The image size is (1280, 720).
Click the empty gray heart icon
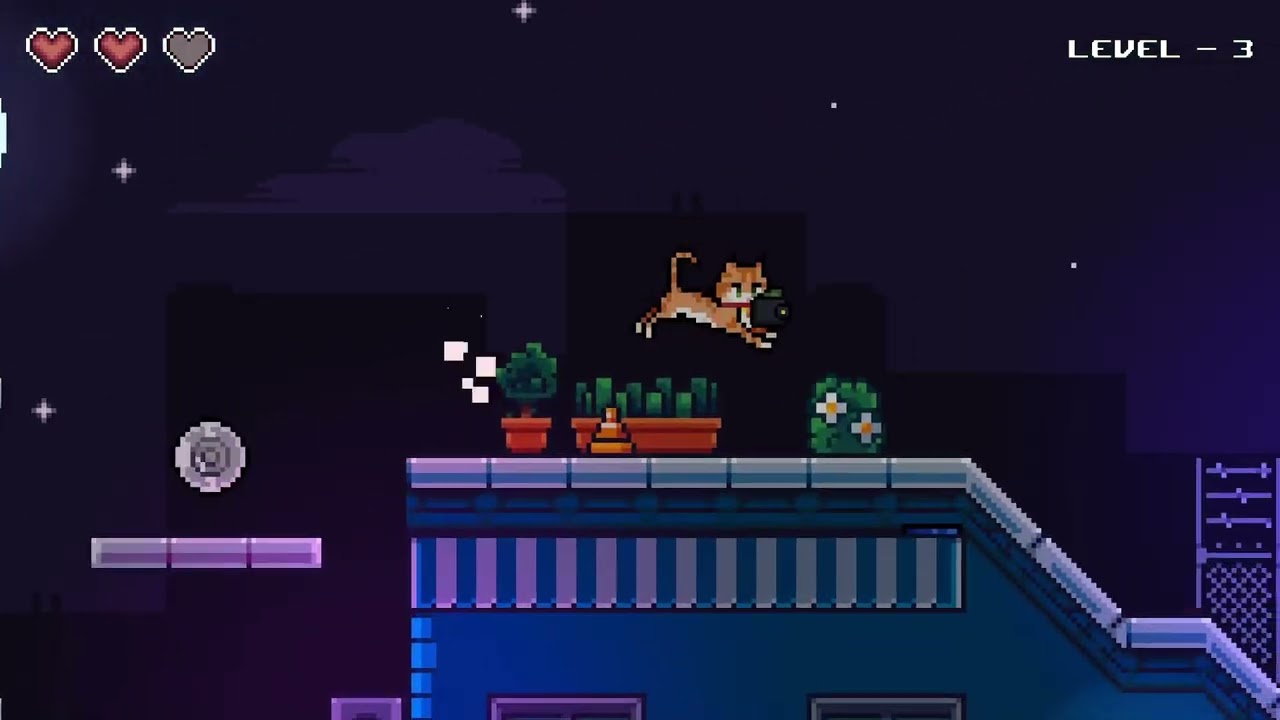pos(189,48)
